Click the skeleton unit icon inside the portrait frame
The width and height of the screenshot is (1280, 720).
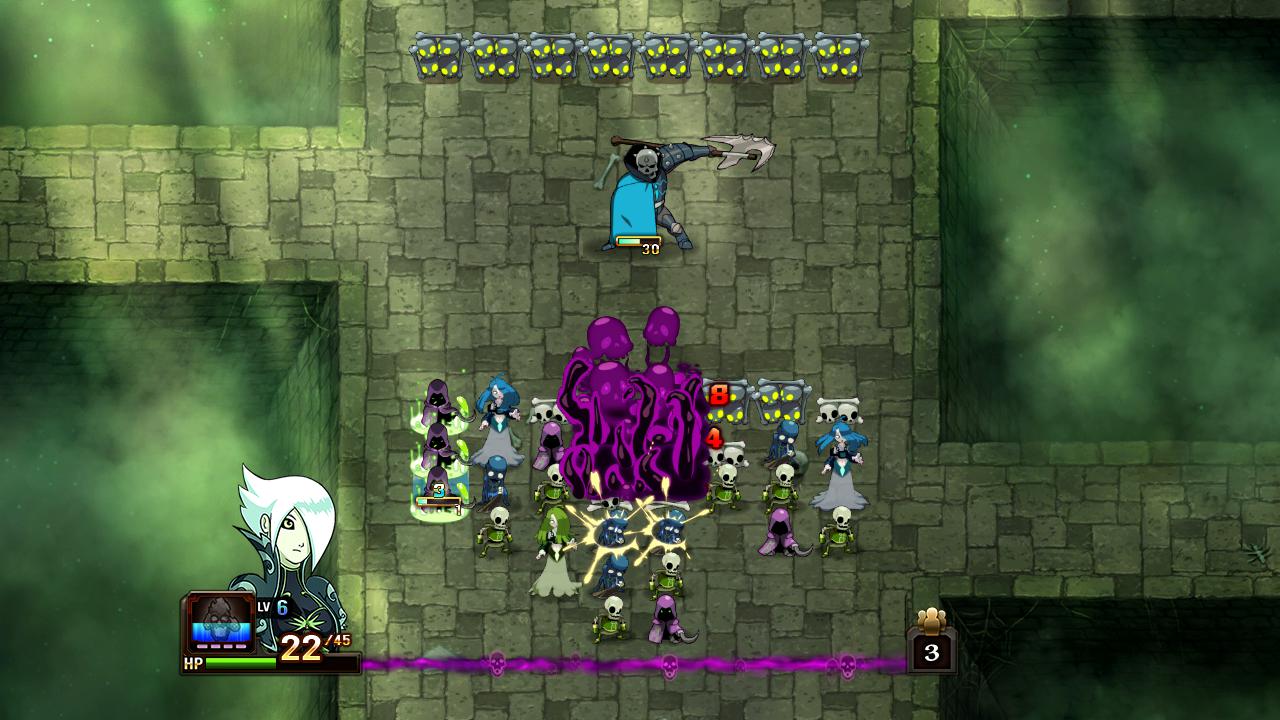tap(220, 620)
